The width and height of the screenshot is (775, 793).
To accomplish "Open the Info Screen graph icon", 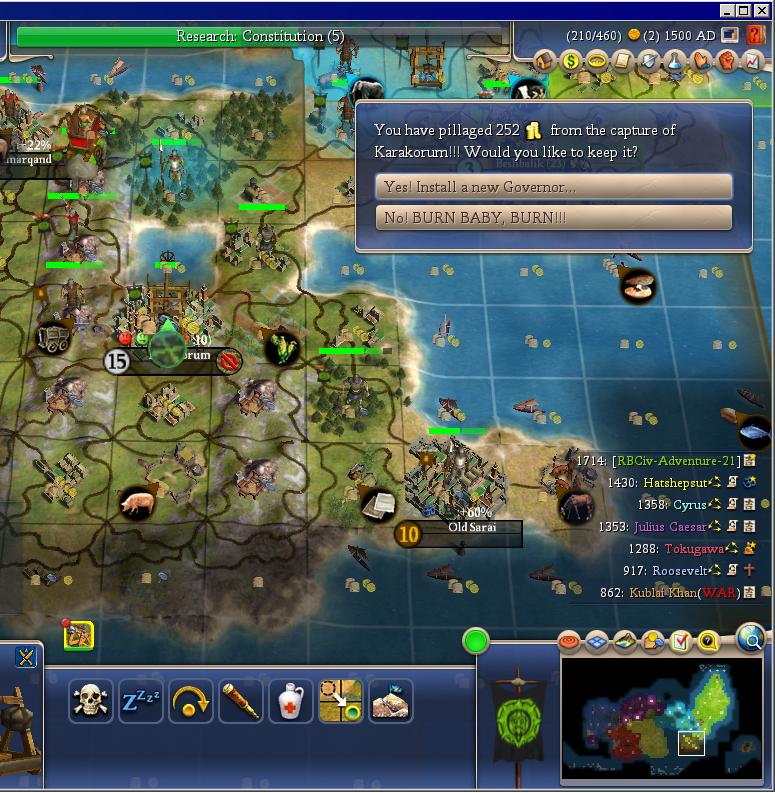I will tap(752, 61).
